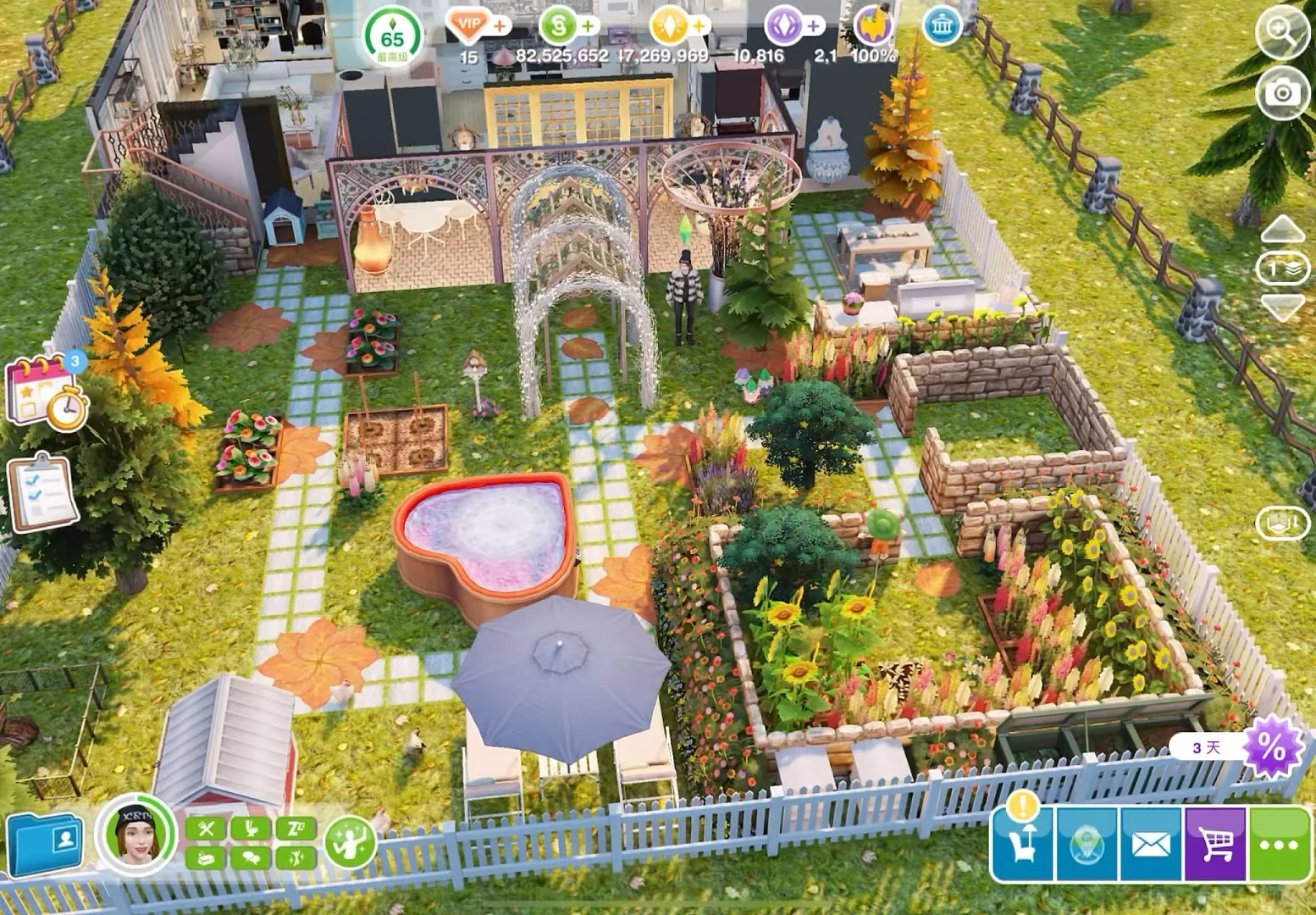The height and width of the screenshot is (915, 1316).
Task: Add yellow Lifestyle Points
Action: click(699, 26)
